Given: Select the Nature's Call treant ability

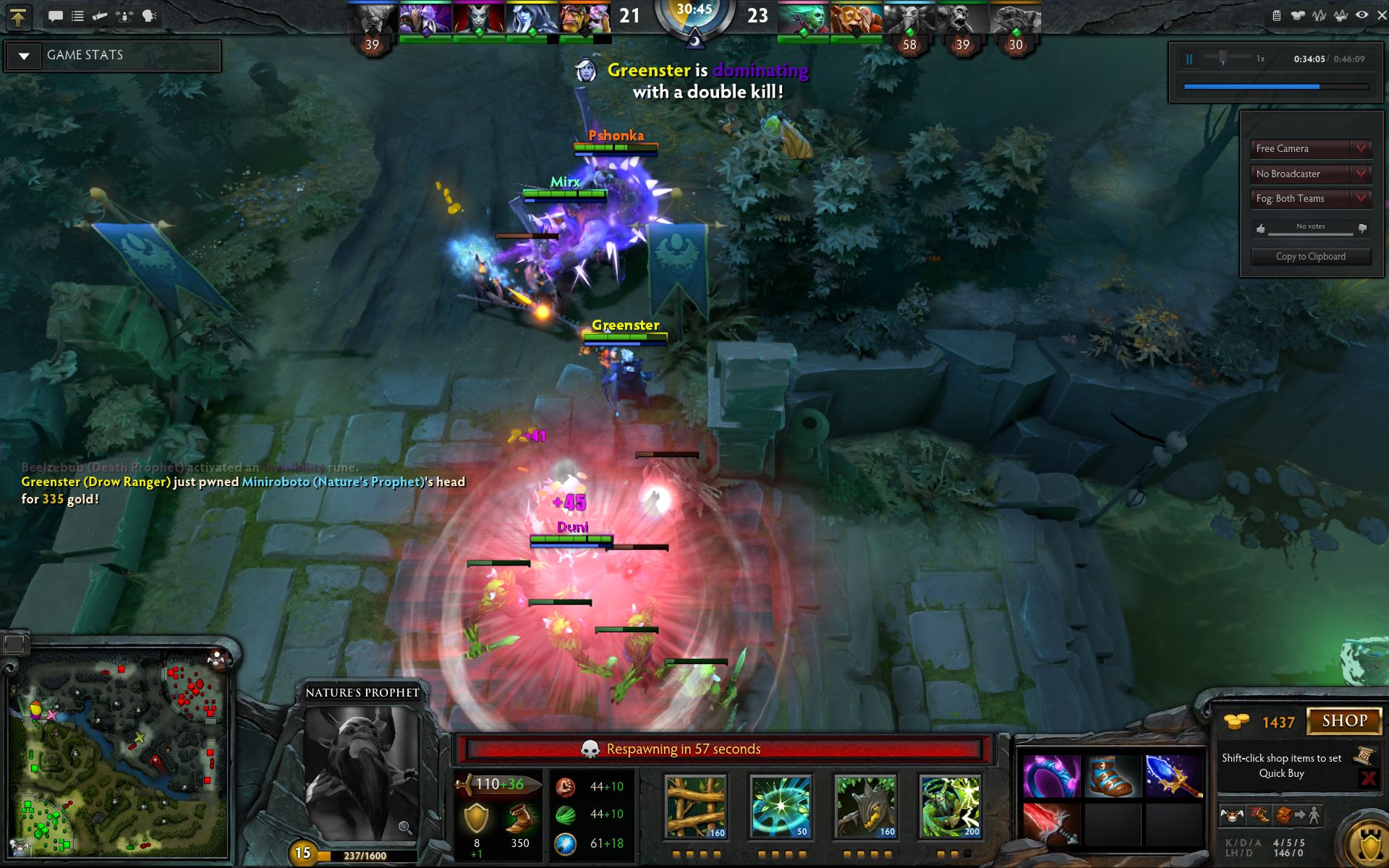Looking at the screenshot, I should tap(865, 807).
